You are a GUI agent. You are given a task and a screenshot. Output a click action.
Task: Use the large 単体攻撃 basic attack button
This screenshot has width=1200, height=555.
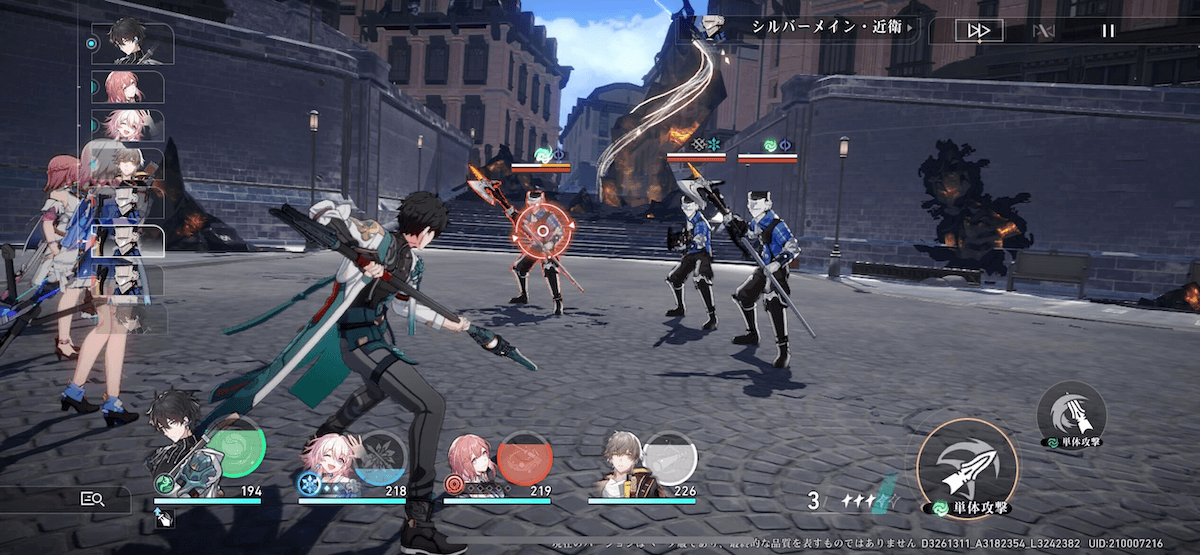pos(966,468)
